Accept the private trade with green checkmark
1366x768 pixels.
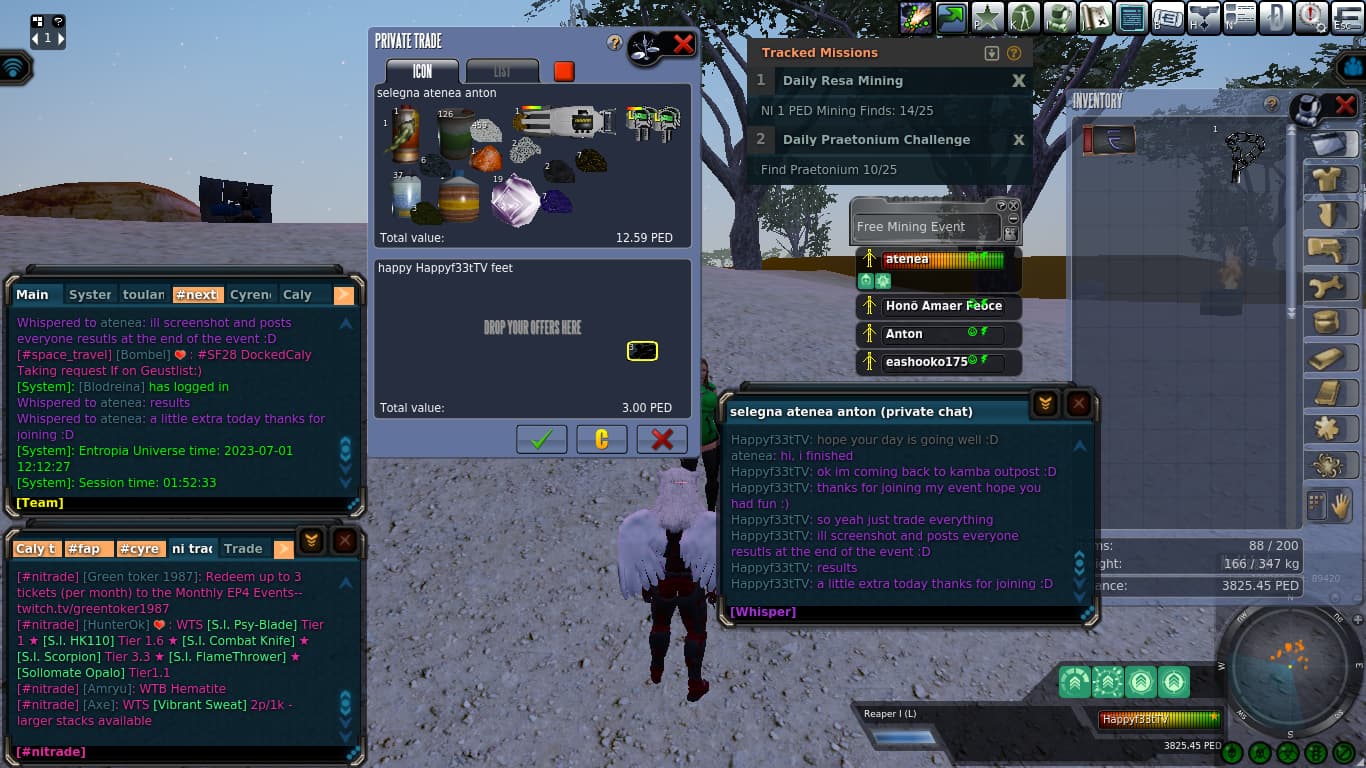(541, 439)
